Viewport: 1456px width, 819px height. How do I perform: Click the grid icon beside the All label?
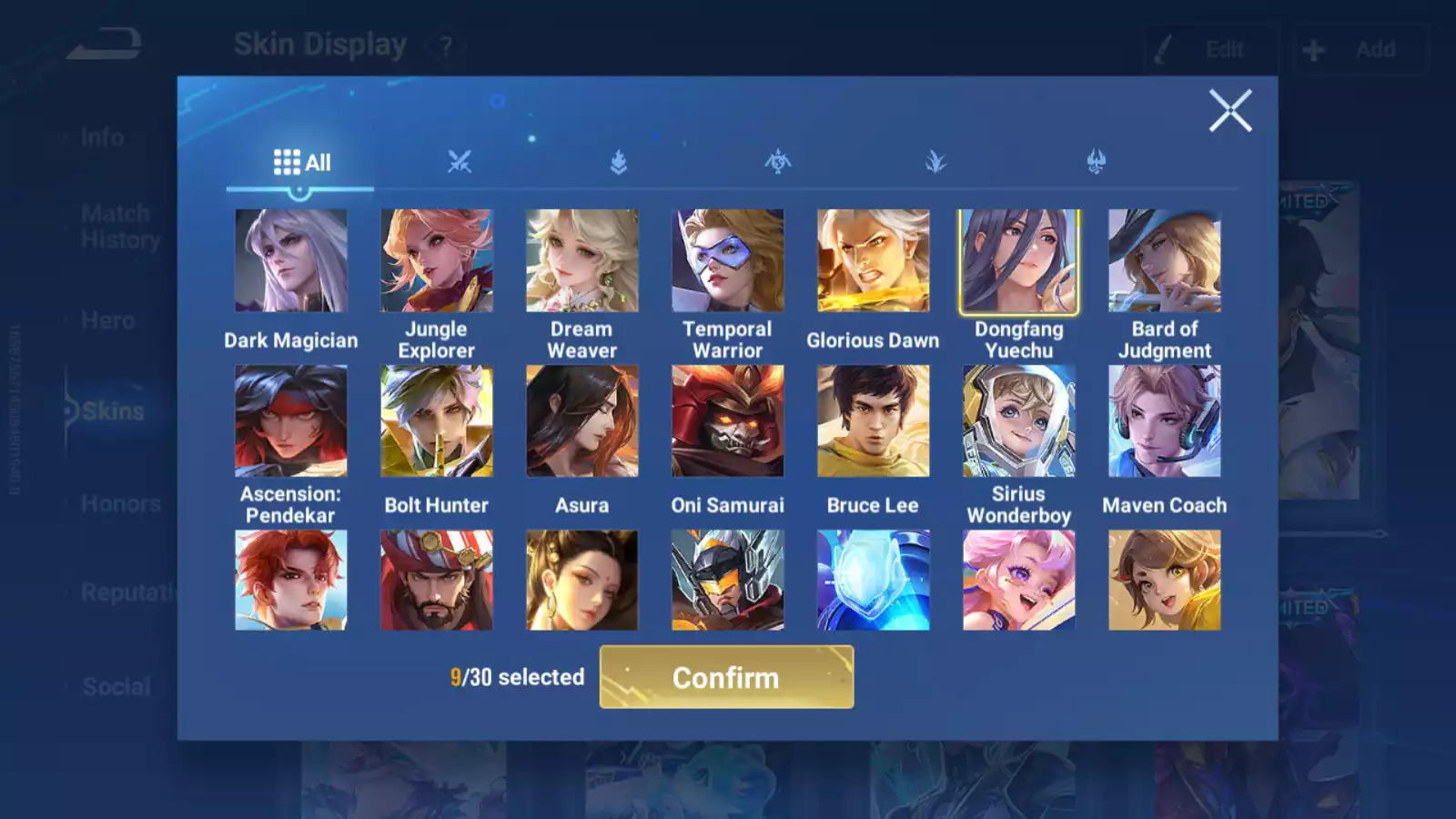click(286, 162)
